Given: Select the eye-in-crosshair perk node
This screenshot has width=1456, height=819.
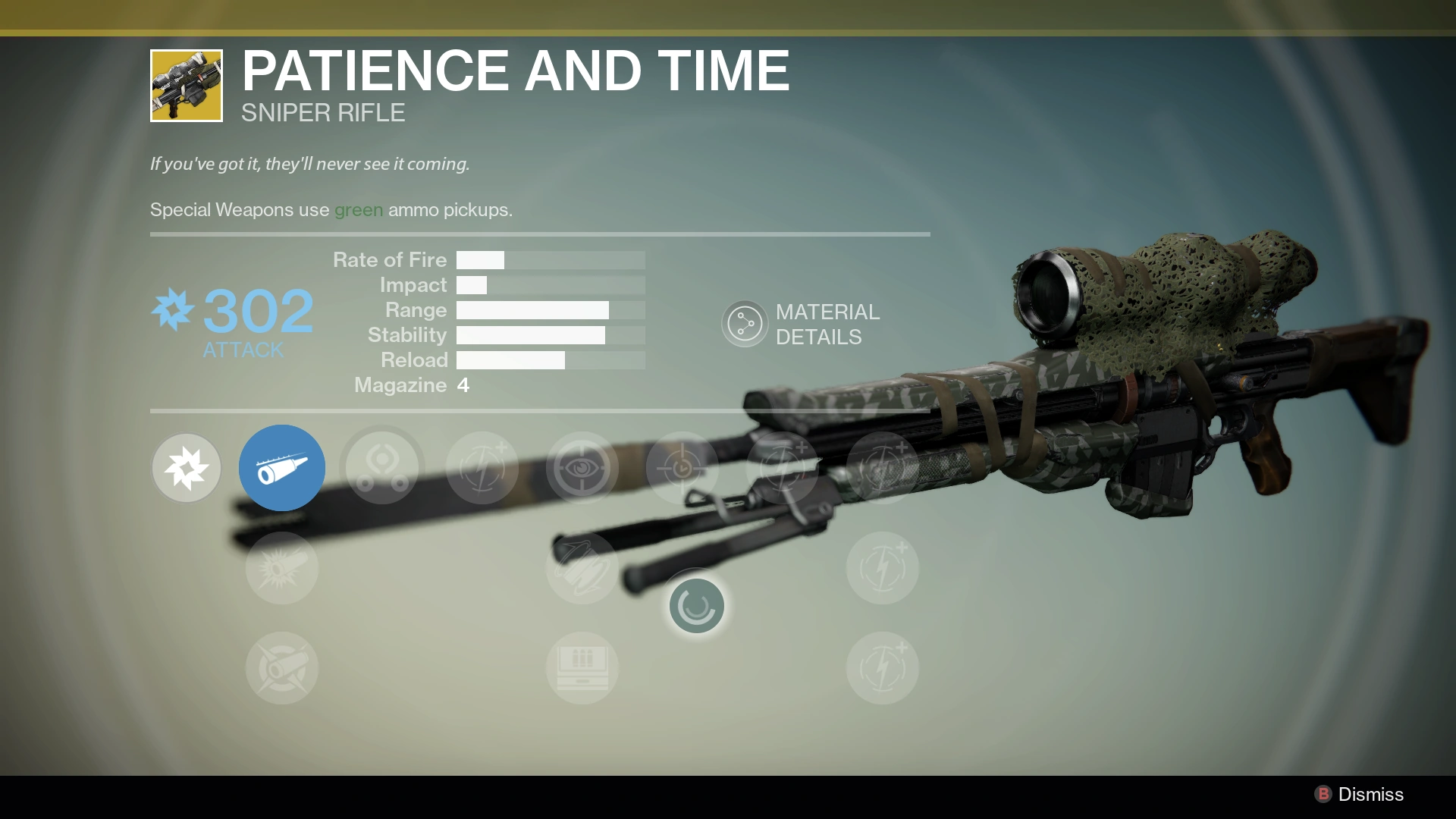Looking at the screenshot, I should coord(582,468).
